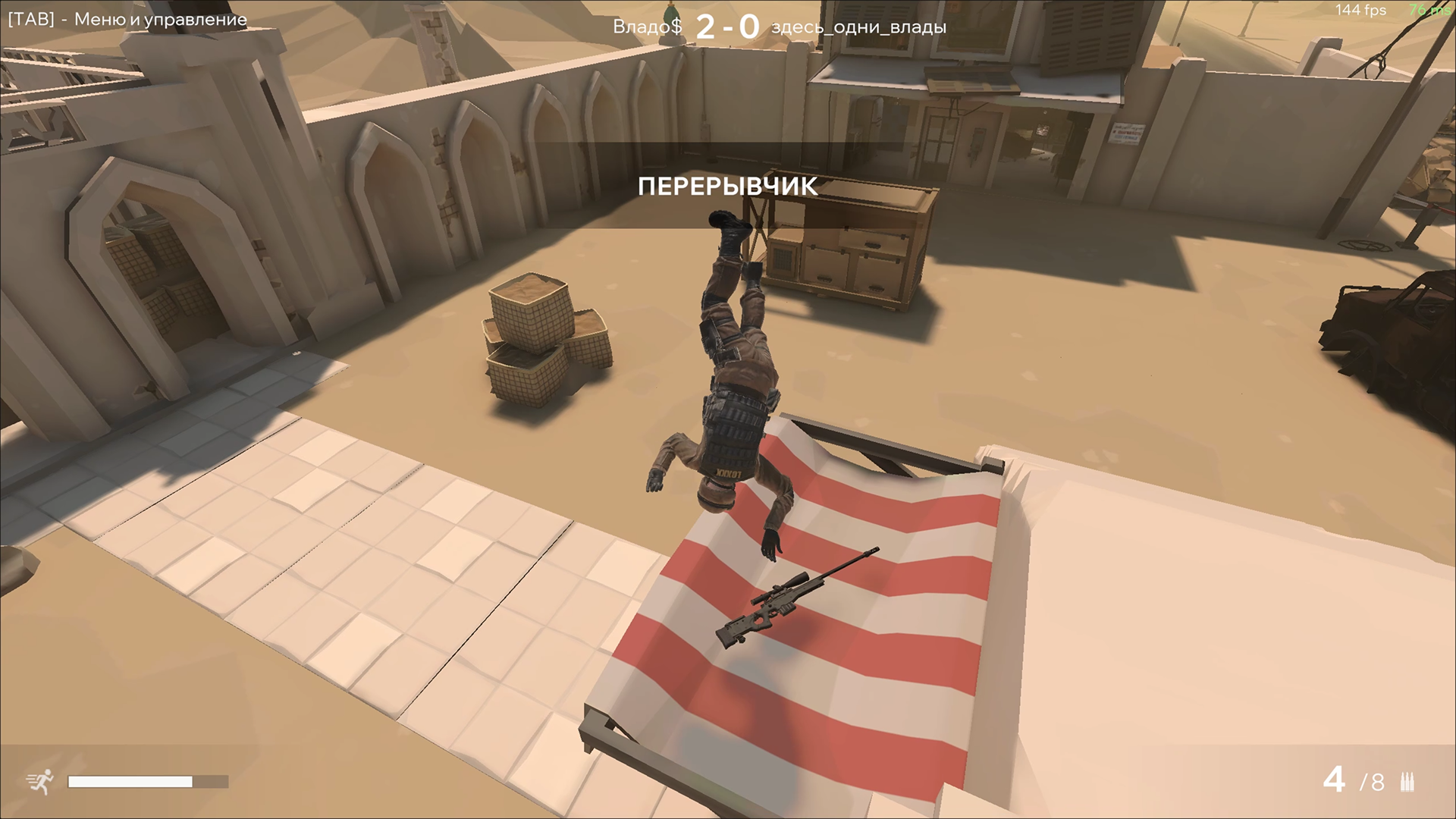This screenshot has height=819, width=1456.
Task: Click the green flag atop the distant tower
Action: [670, 14]
